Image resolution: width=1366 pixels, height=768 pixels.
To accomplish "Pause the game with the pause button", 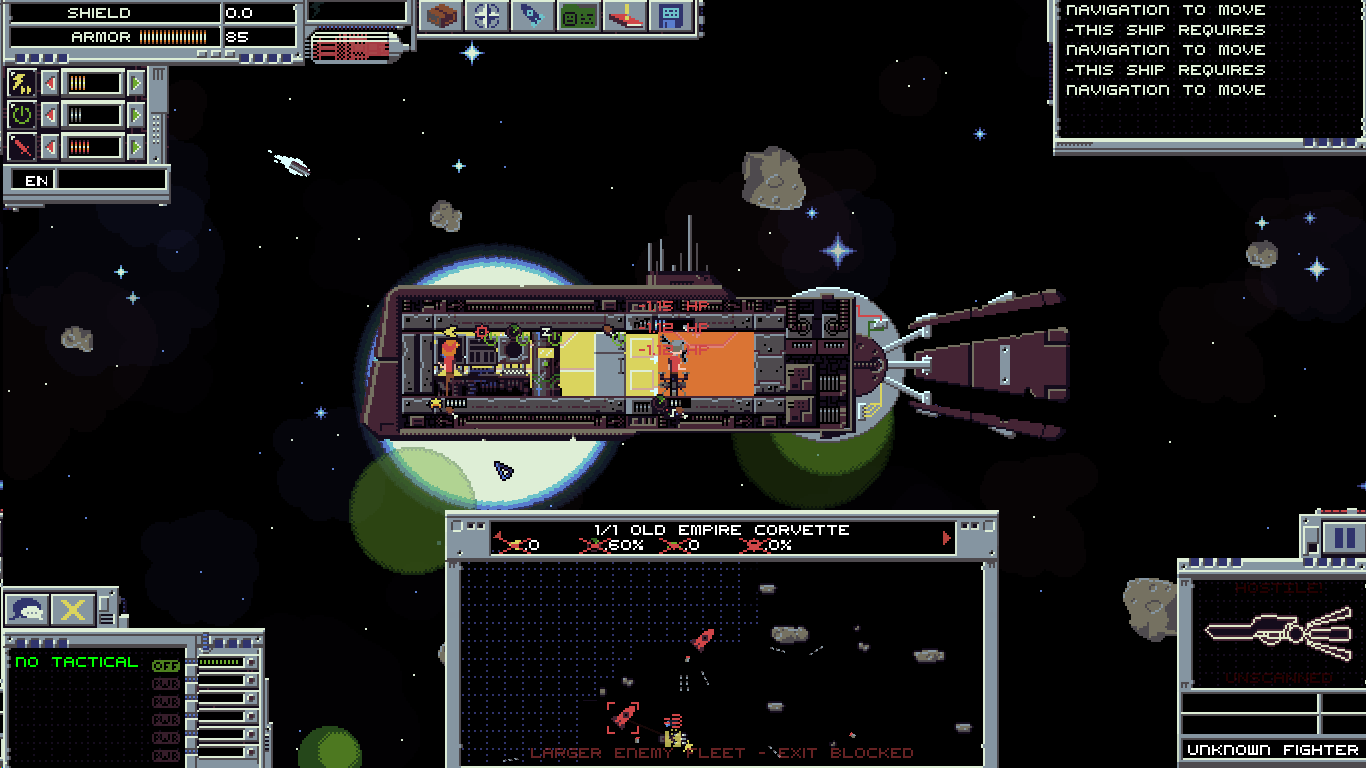I will (x=1340, y=538).
